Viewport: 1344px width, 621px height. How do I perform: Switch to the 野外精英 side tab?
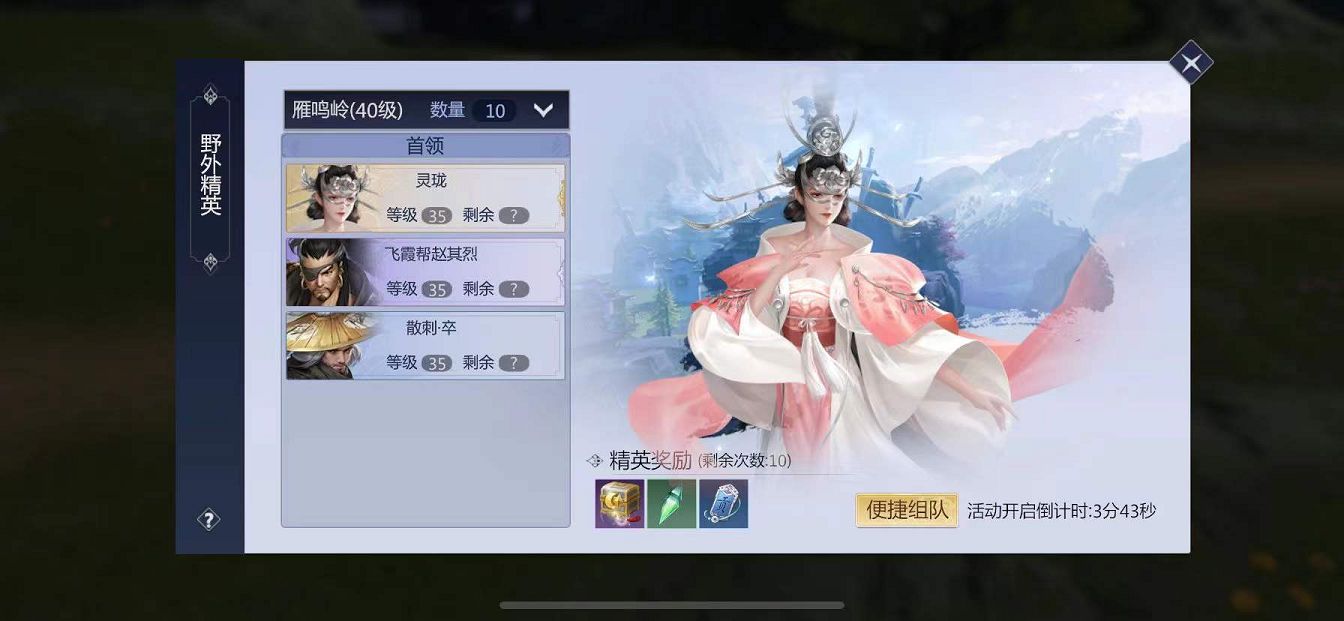[210, 176]
